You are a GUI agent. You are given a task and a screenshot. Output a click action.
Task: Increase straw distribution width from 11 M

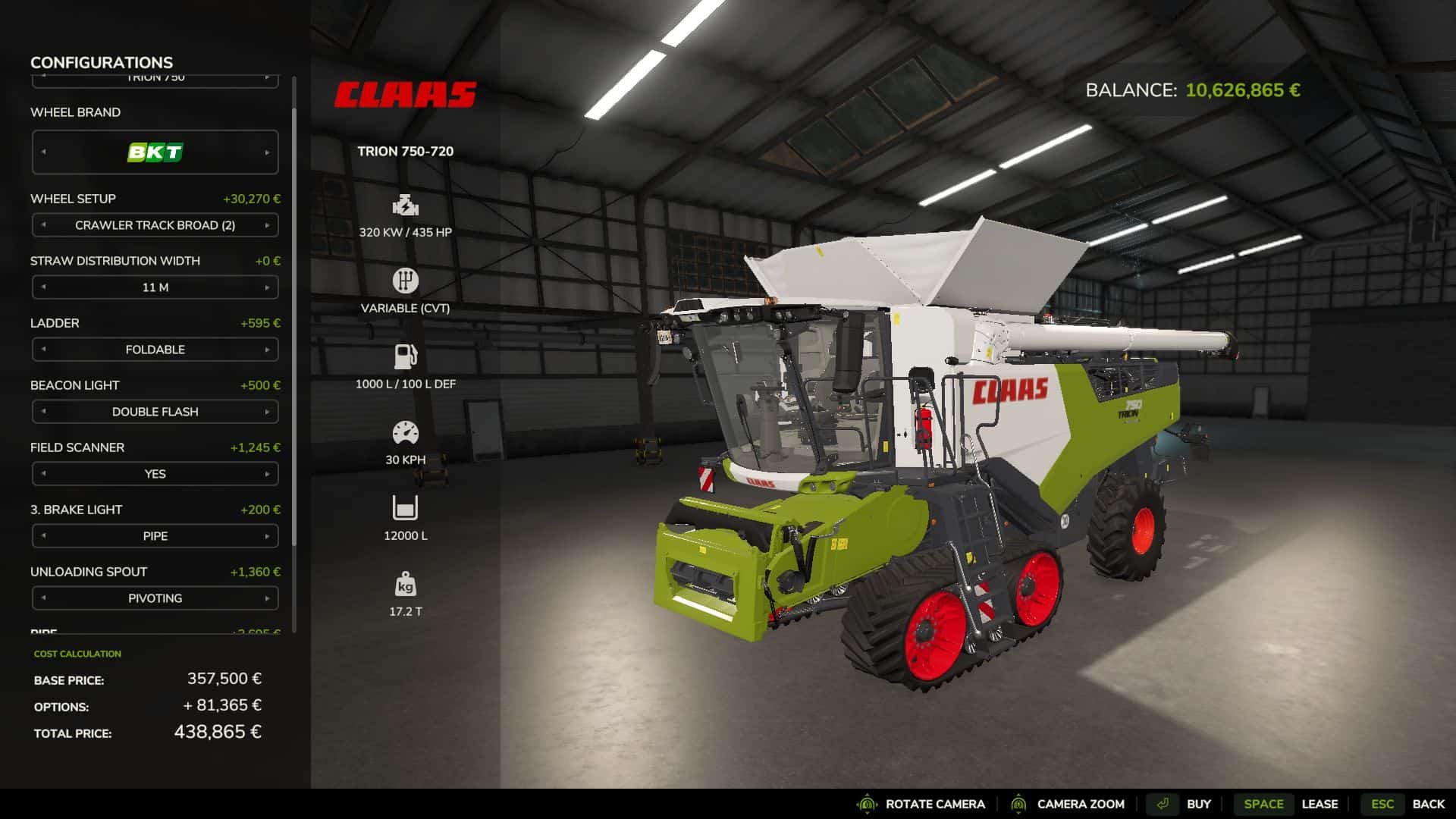pos(267,287)
